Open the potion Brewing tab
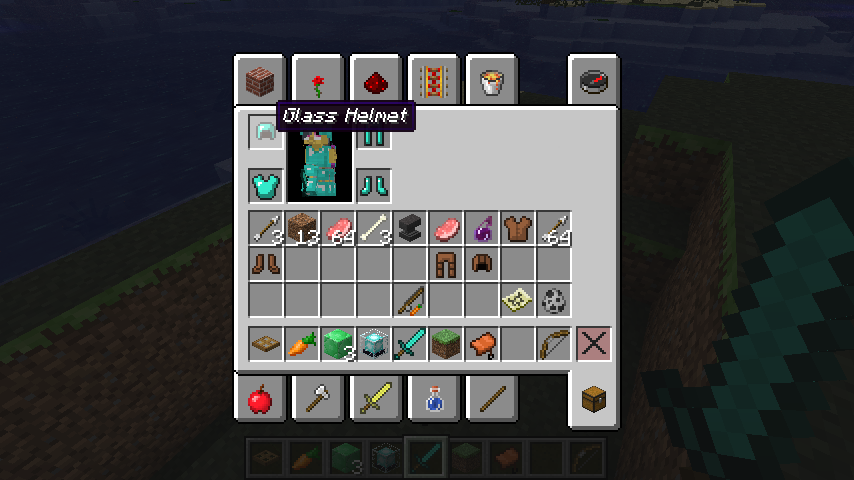This screenshot has width=854, height=480. click(433, 400)
